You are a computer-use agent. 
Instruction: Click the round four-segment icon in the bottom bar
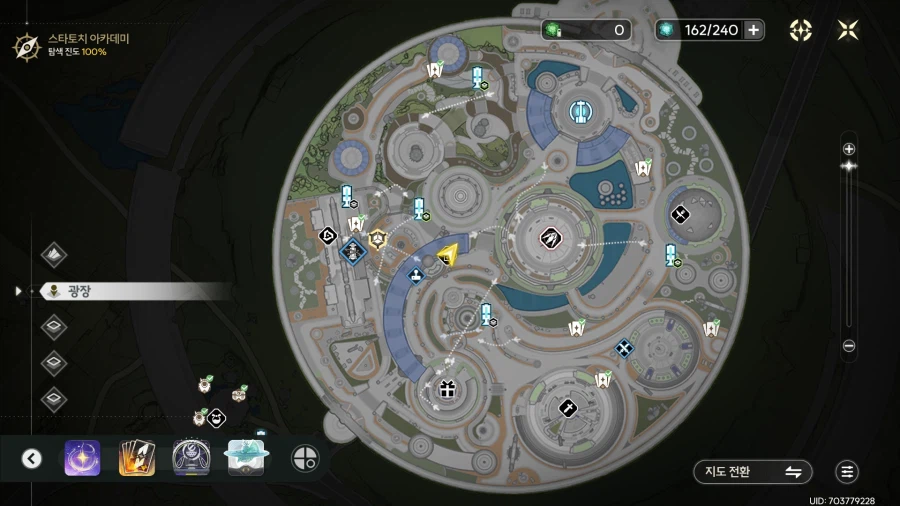pyautogui.click(x=305, y=458)
